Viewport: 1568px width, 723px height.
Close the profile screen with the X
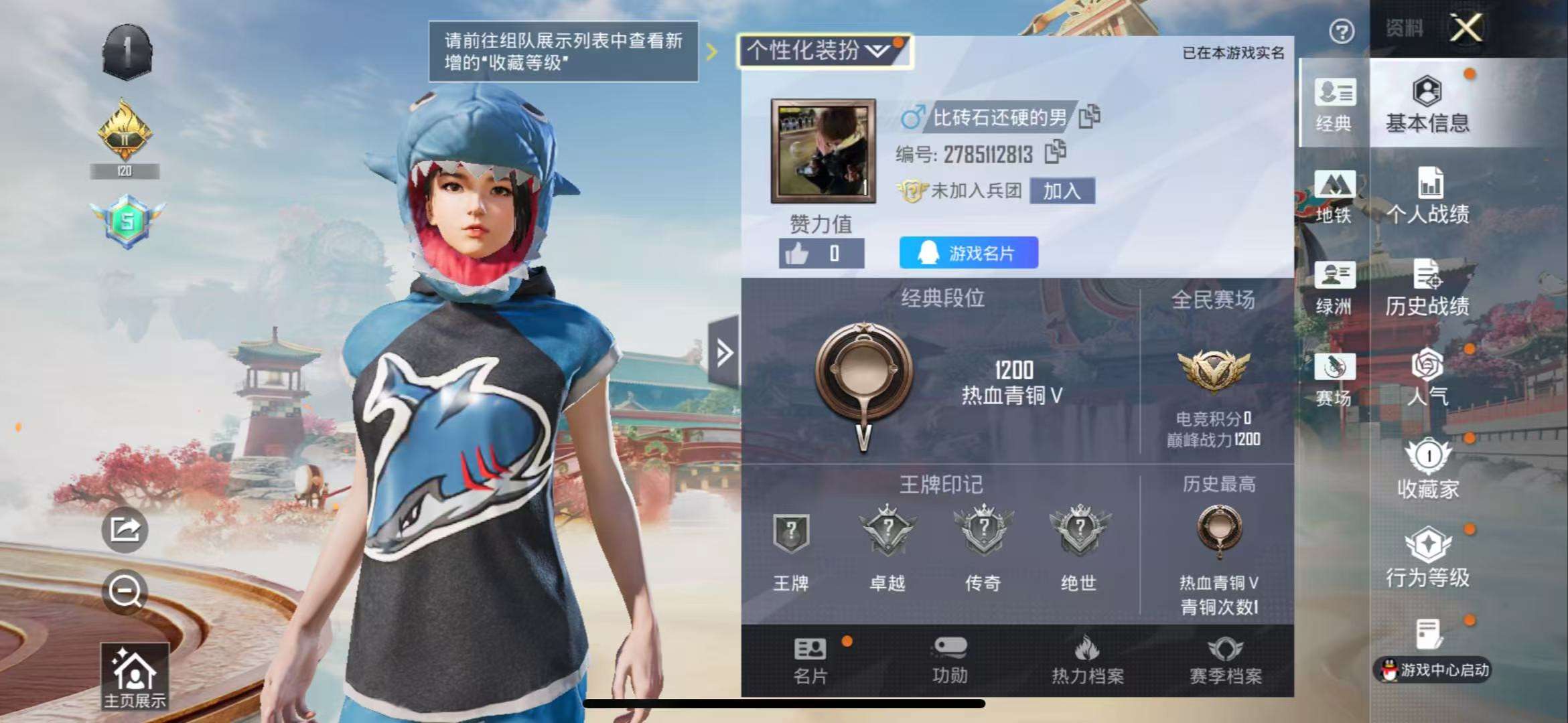[x=1466, y=28]
